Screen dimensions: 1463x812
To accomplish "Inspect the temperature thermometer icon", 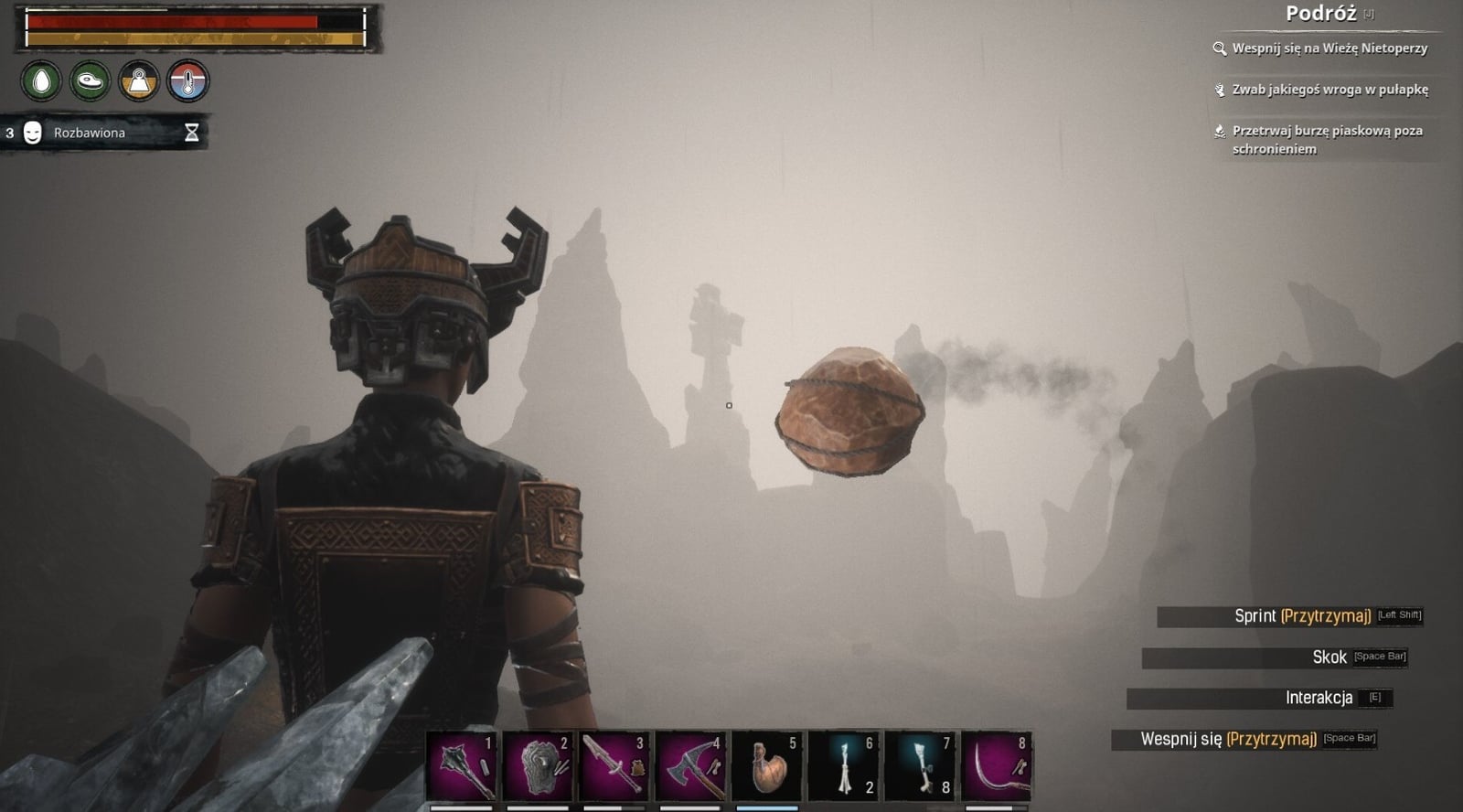I will pyautogui.click(x=188, y=81).
